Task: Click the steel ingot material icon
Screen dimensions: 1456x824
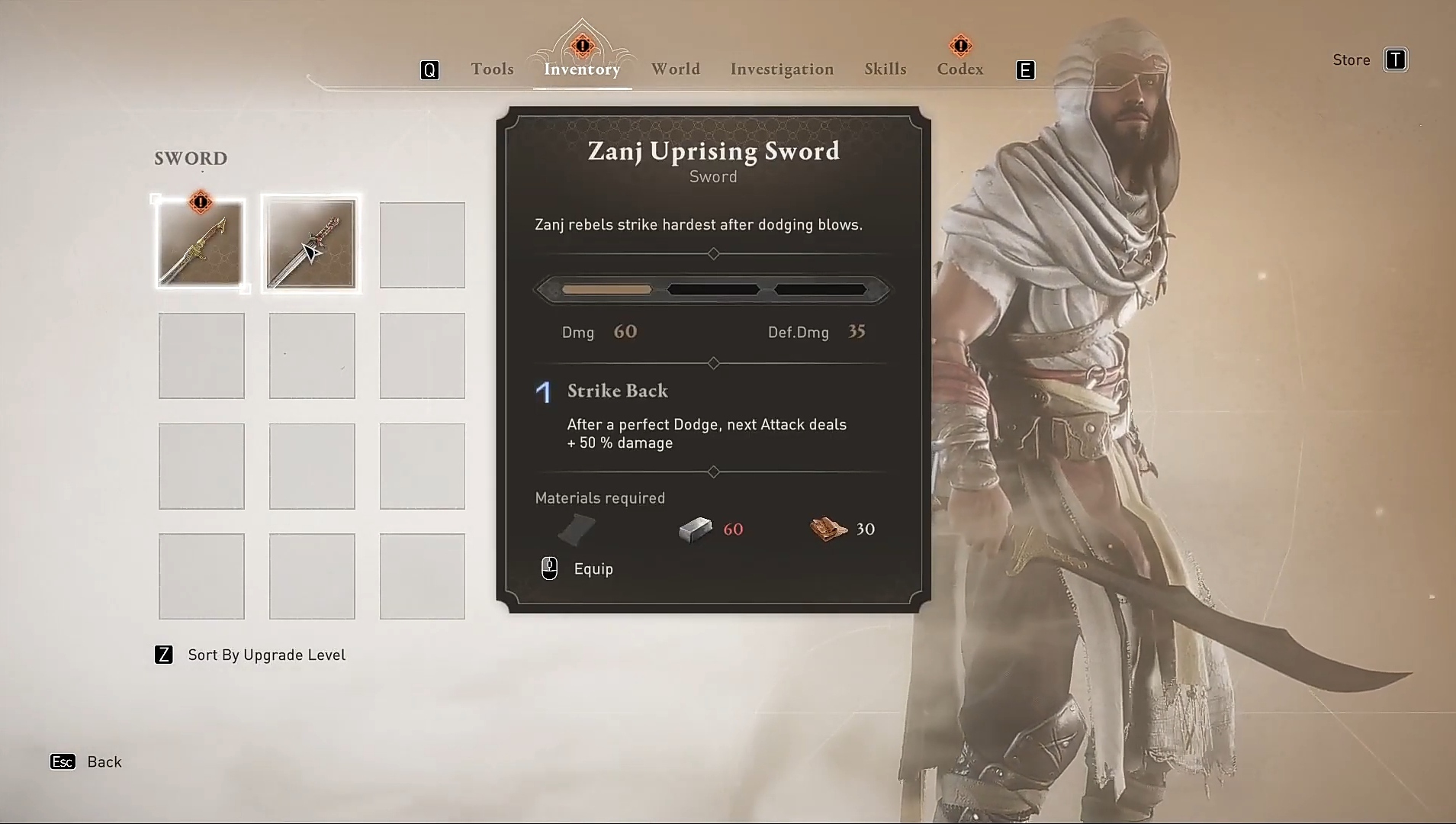Action: point(694,529)
